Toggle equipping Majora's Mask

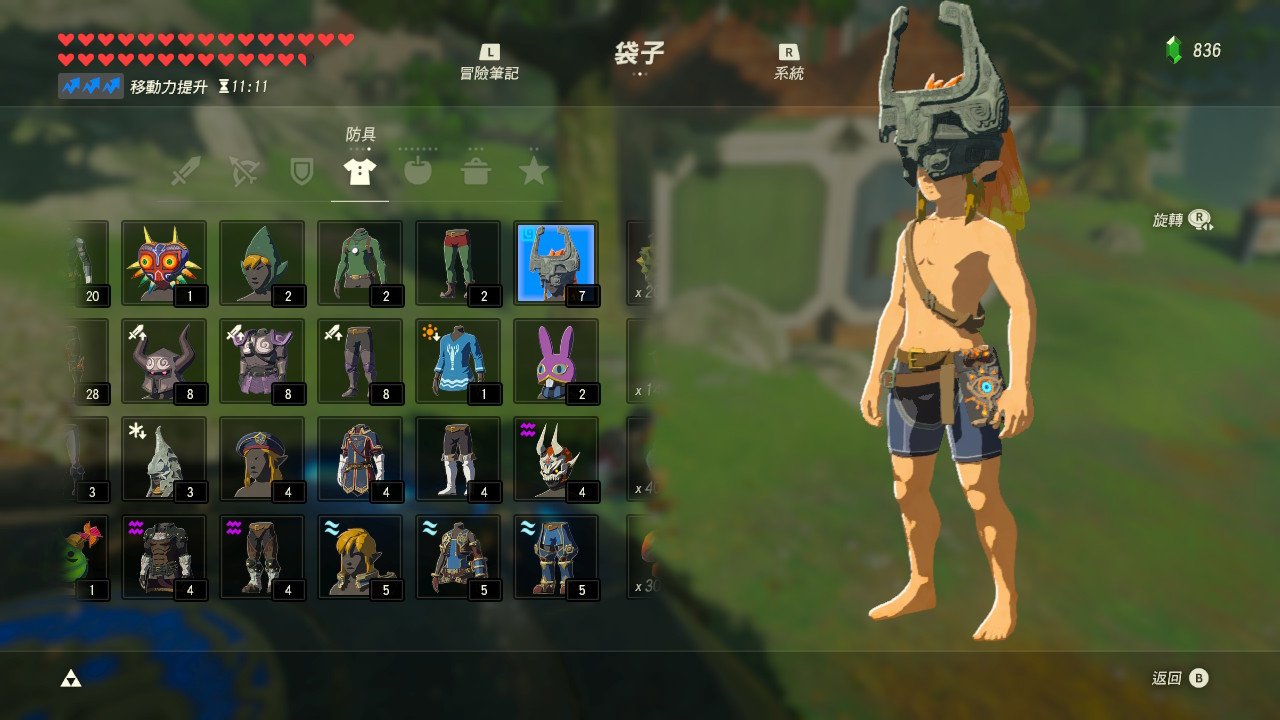pos(164,262)
